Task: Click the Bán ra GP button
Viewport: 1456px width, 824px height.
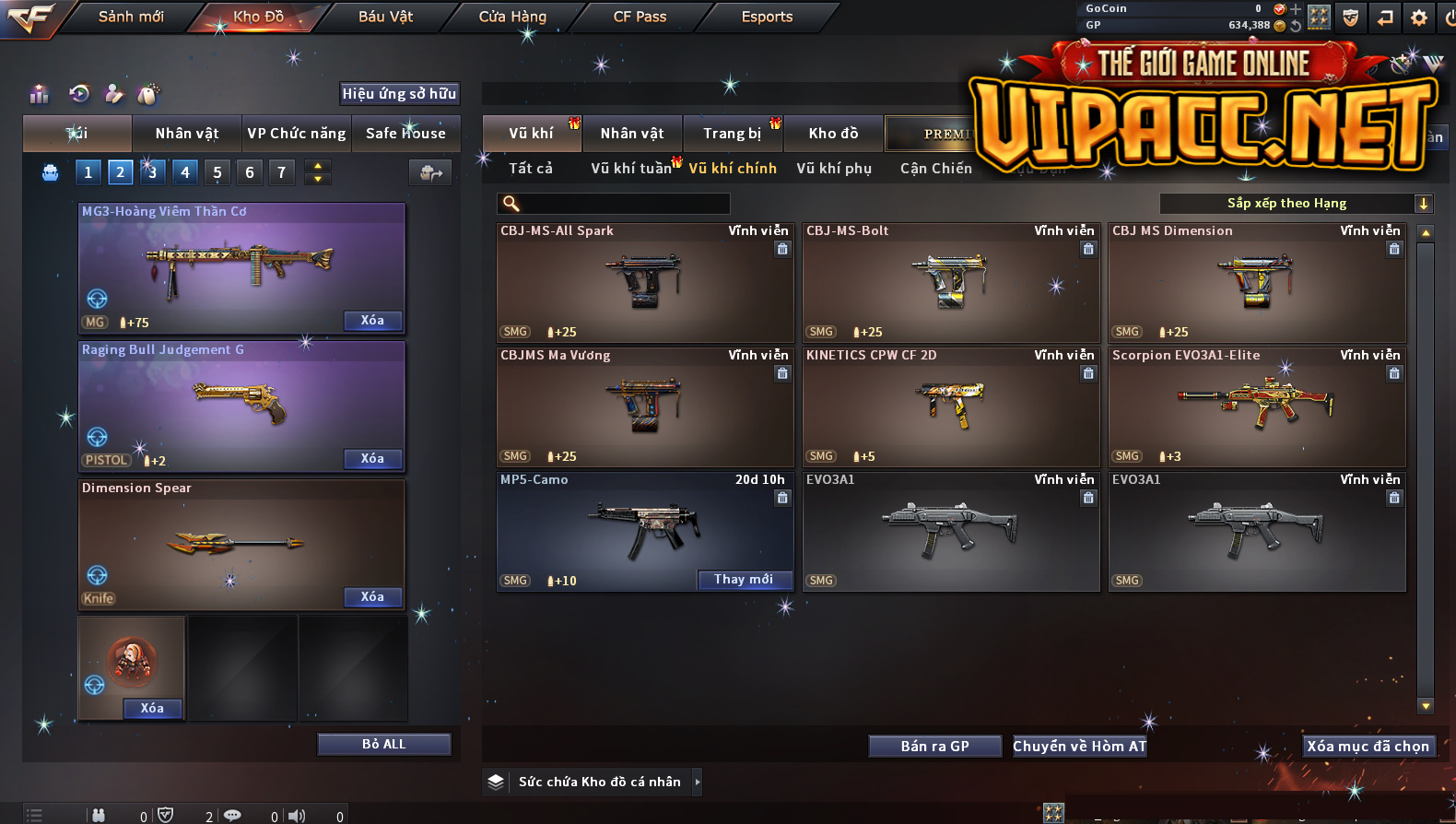Action: (934, 747)
